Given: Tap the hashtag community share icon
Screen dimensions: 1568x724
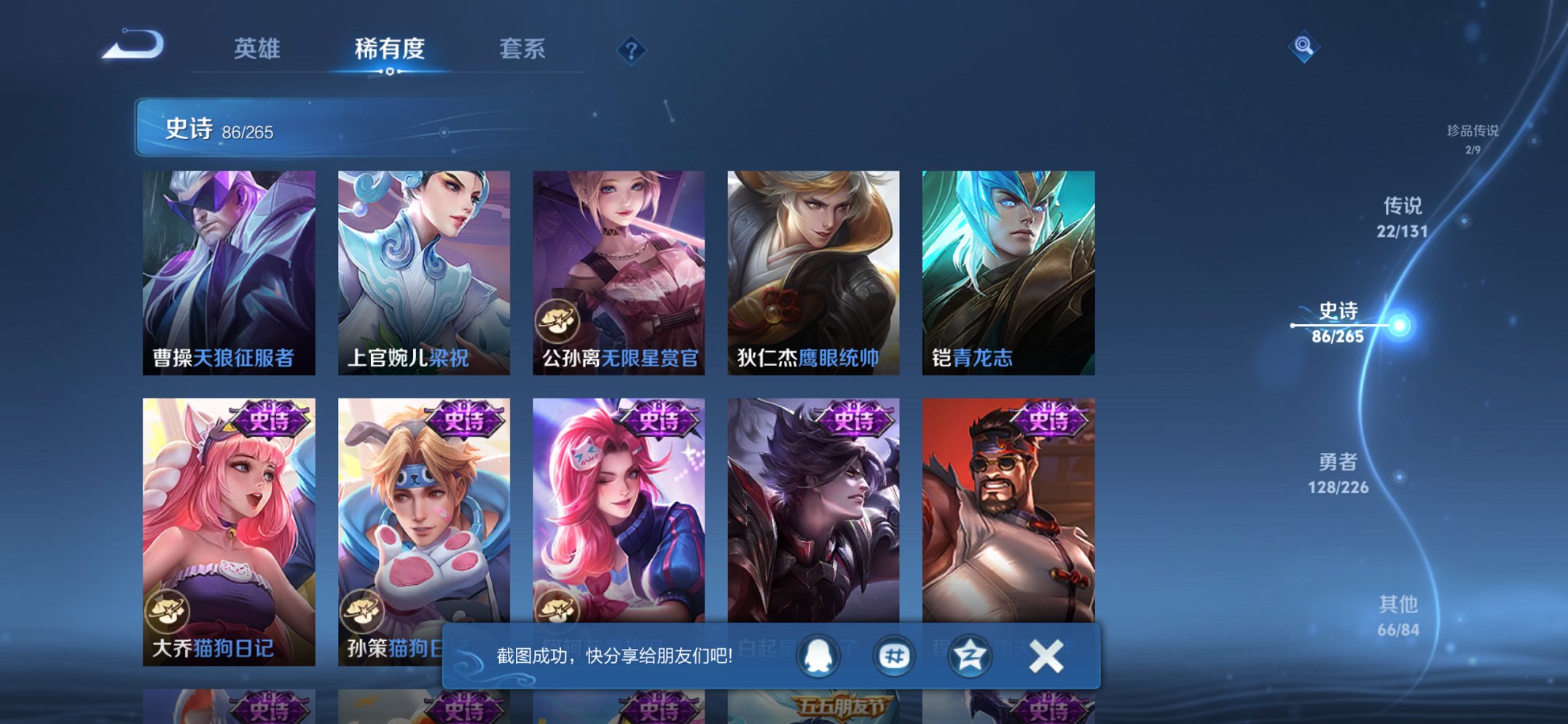Looking at the screenshot, I should 894,655.
